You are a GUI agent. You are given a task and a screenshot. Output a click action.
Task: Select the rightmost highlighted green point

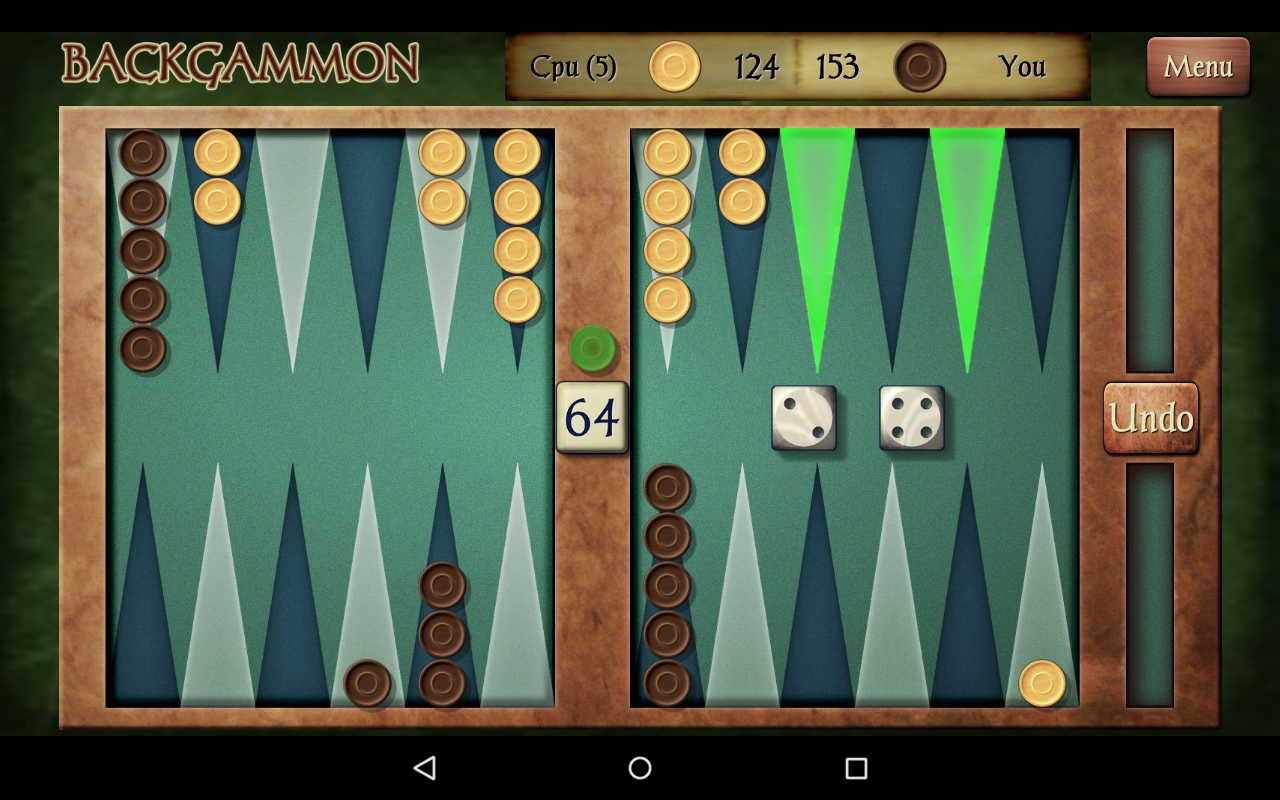pyautogui.click(x=967, y=220)
